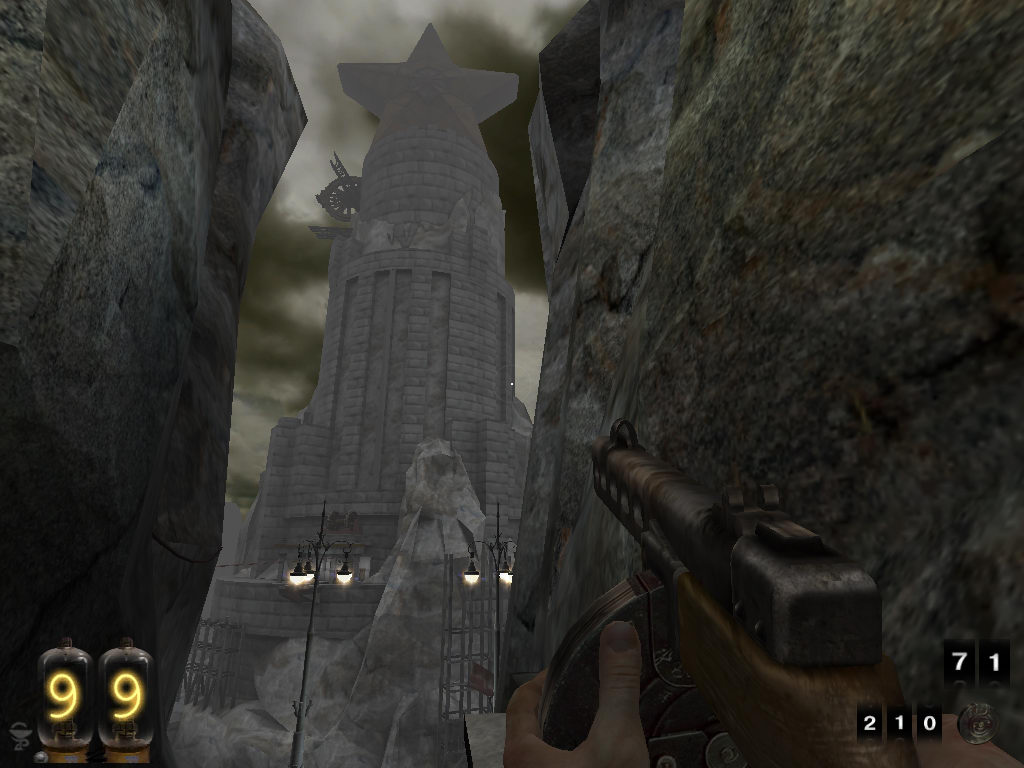Click the medical bowl-and-snake health icon
The width and height of the screenshot is (1024, 768).
[x=19, y=735]
